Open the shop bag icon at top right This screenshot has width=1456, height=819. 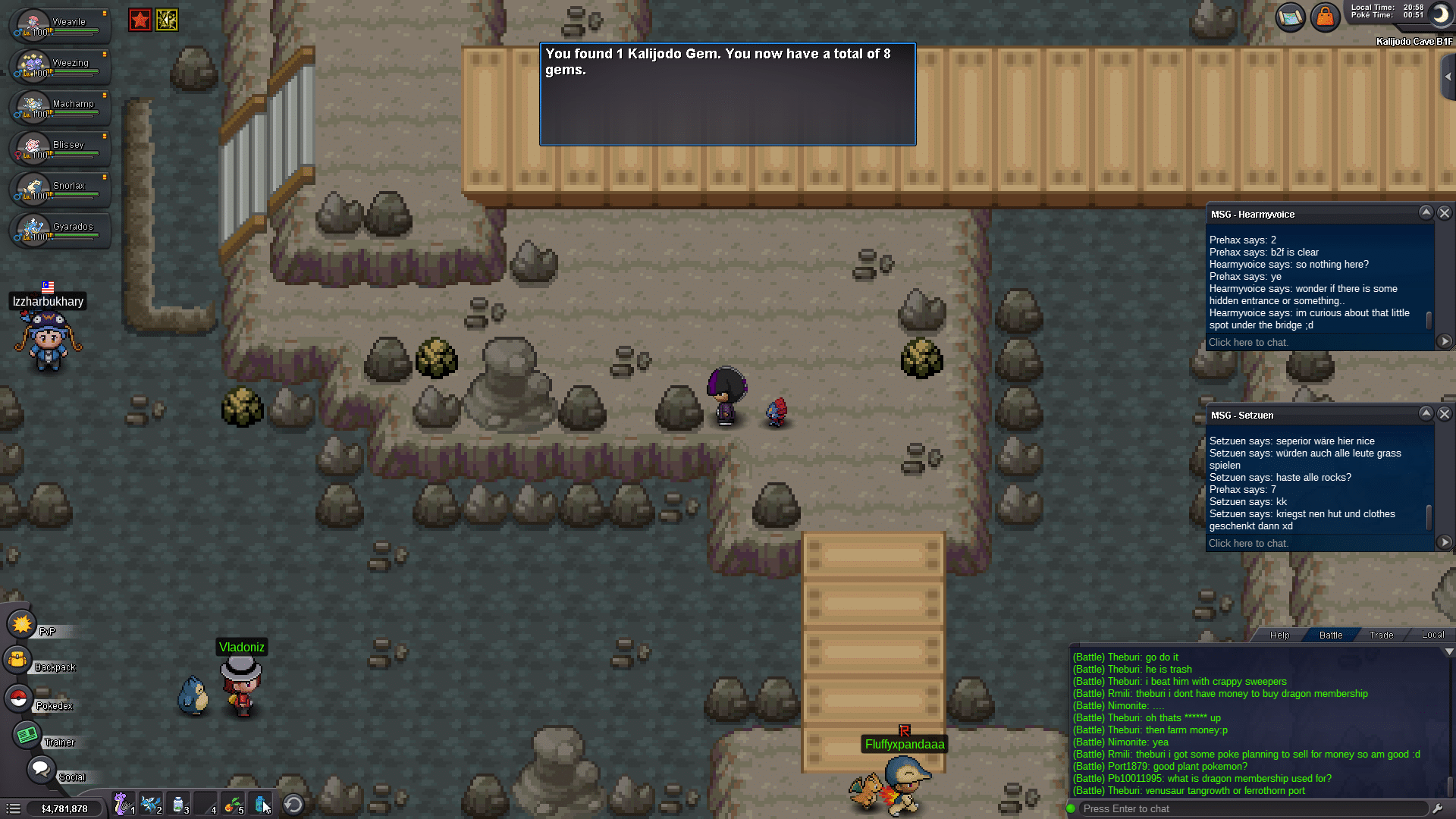tap(1326, 17)
